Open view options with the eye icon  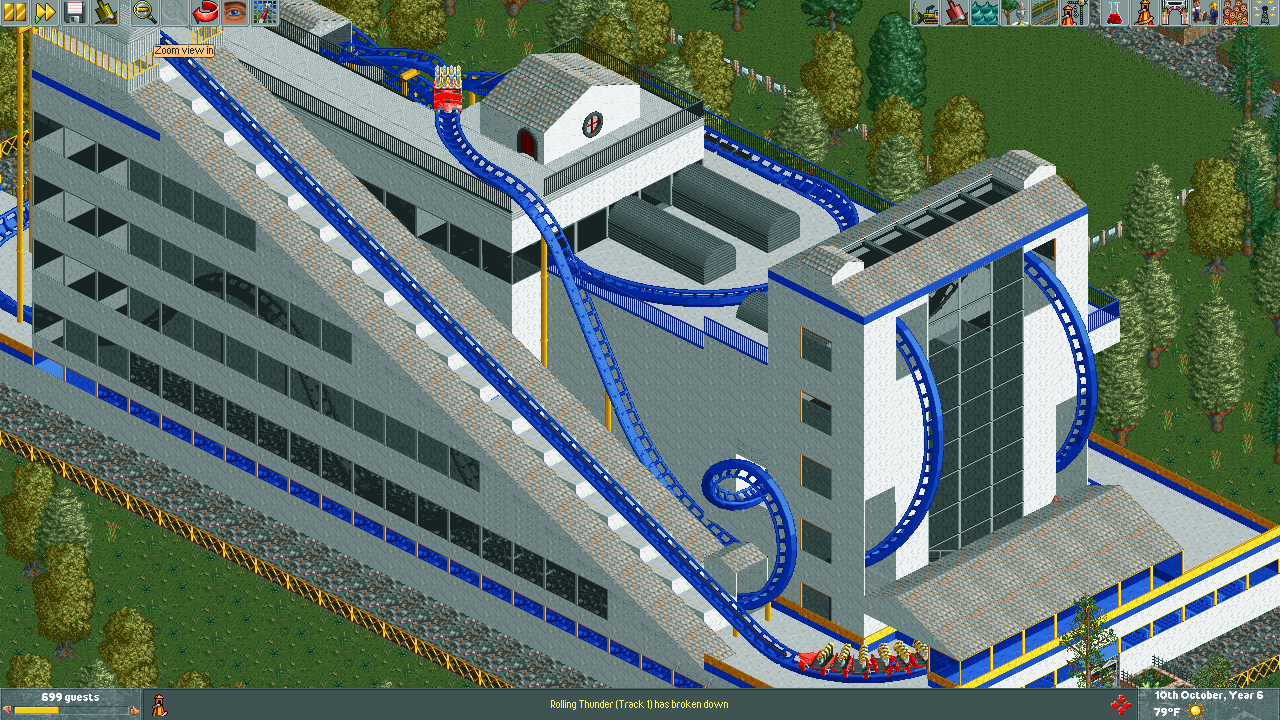[235, 12]
